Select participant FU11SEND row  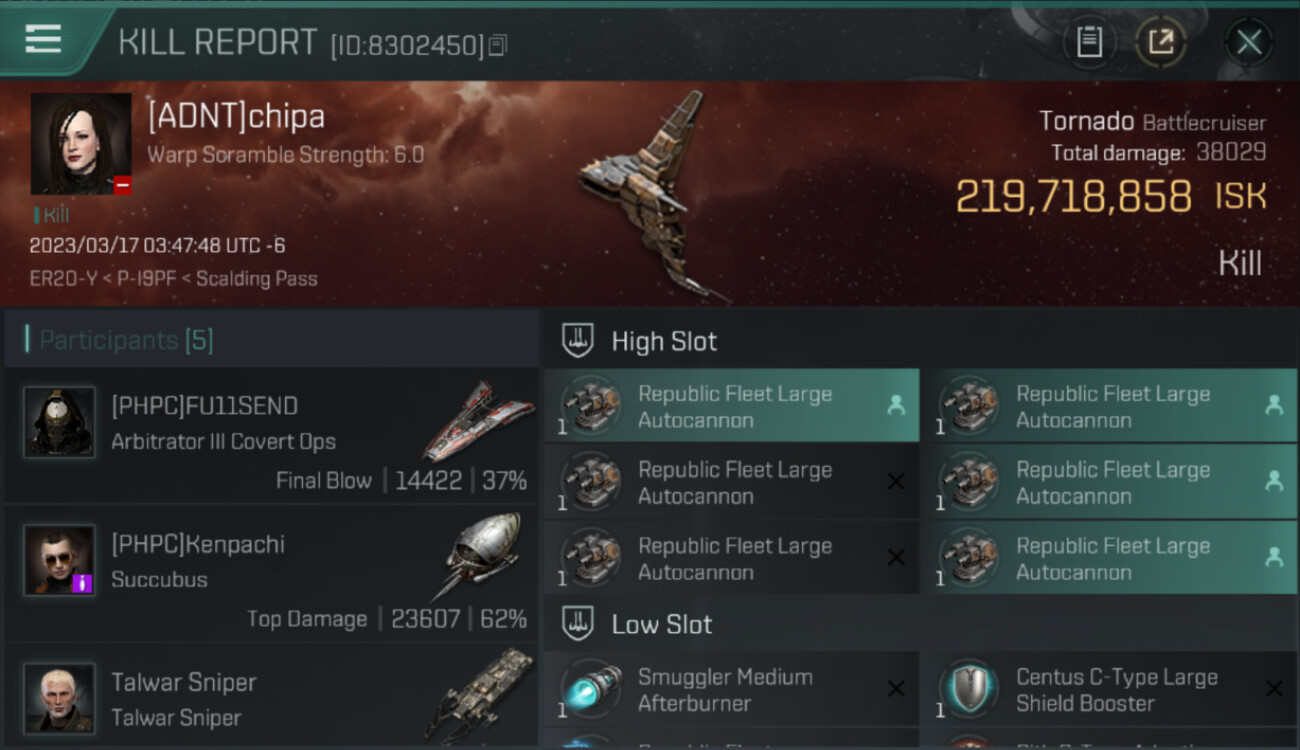(x=270, y=436)
